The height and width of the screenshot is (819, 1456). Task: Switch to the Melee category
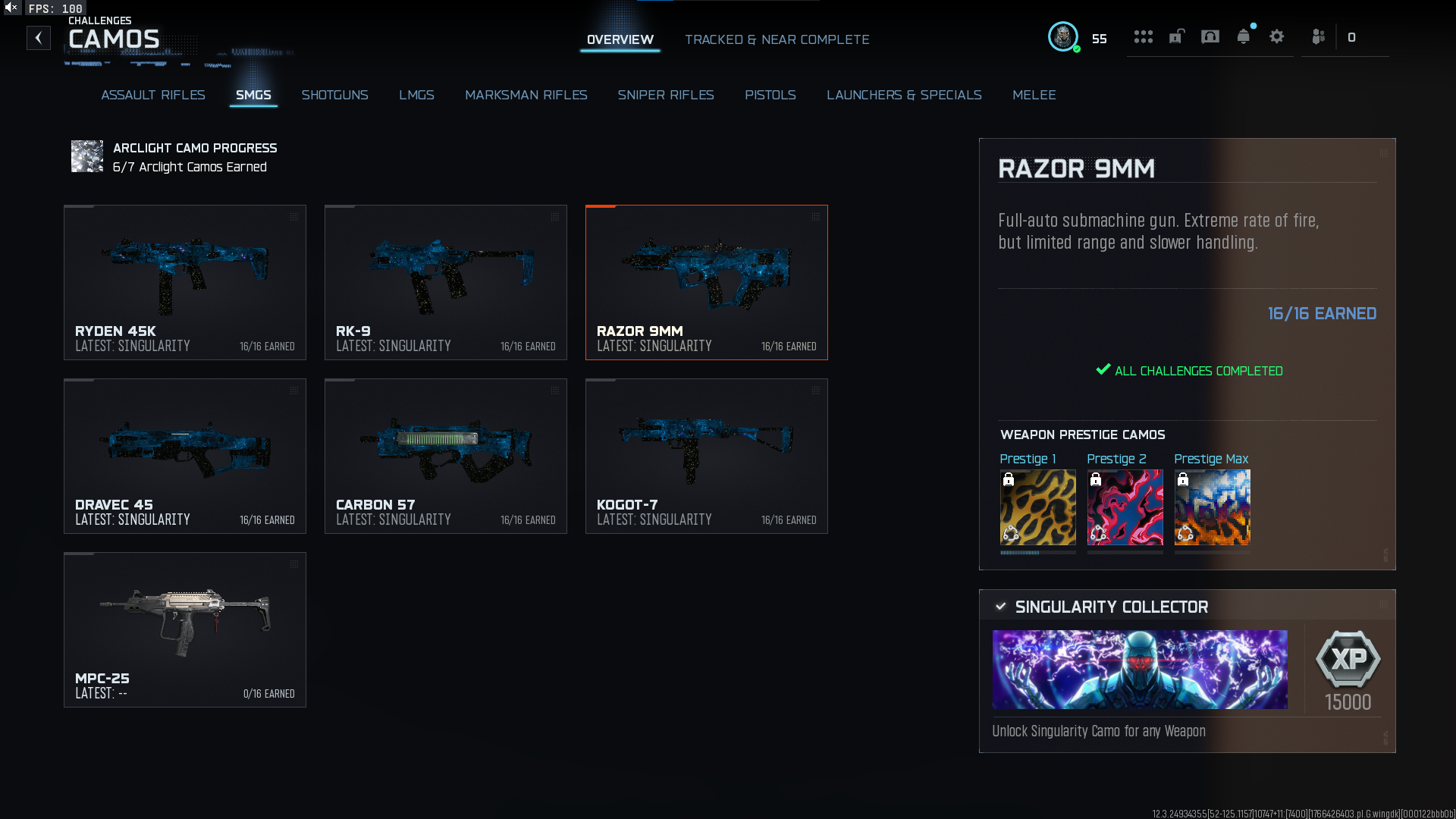1034,95
